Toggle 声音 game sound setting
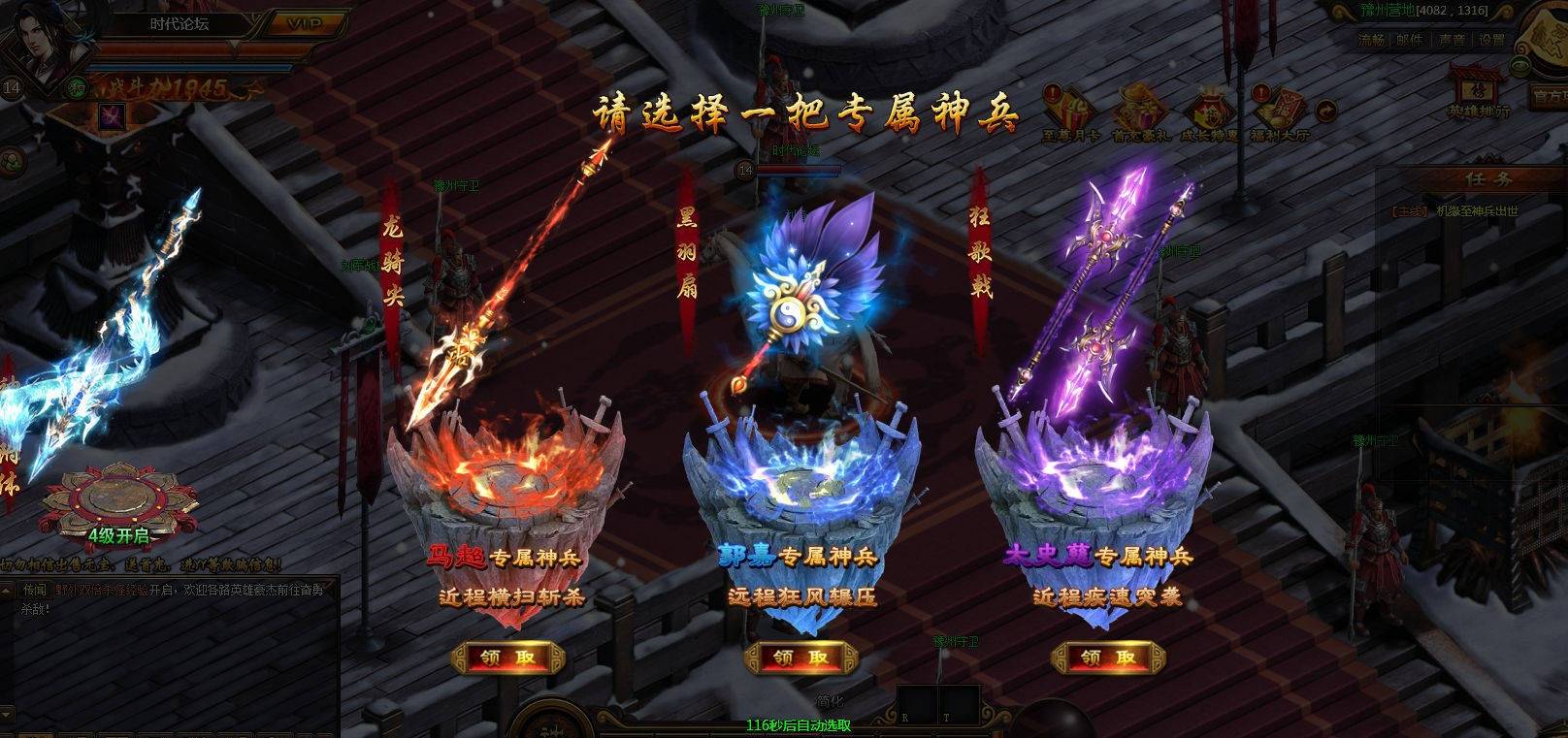 pos(1453,39)
